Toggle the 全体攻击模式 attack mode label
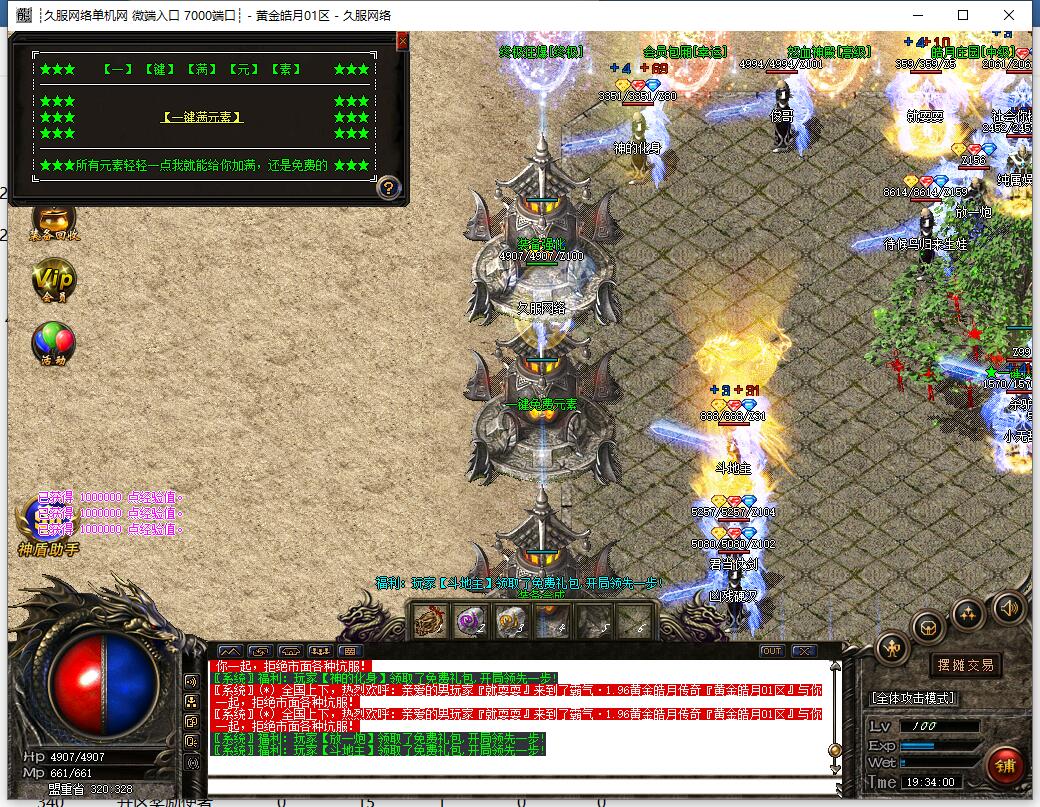1040x807 pixels. [x=913, y=697]
